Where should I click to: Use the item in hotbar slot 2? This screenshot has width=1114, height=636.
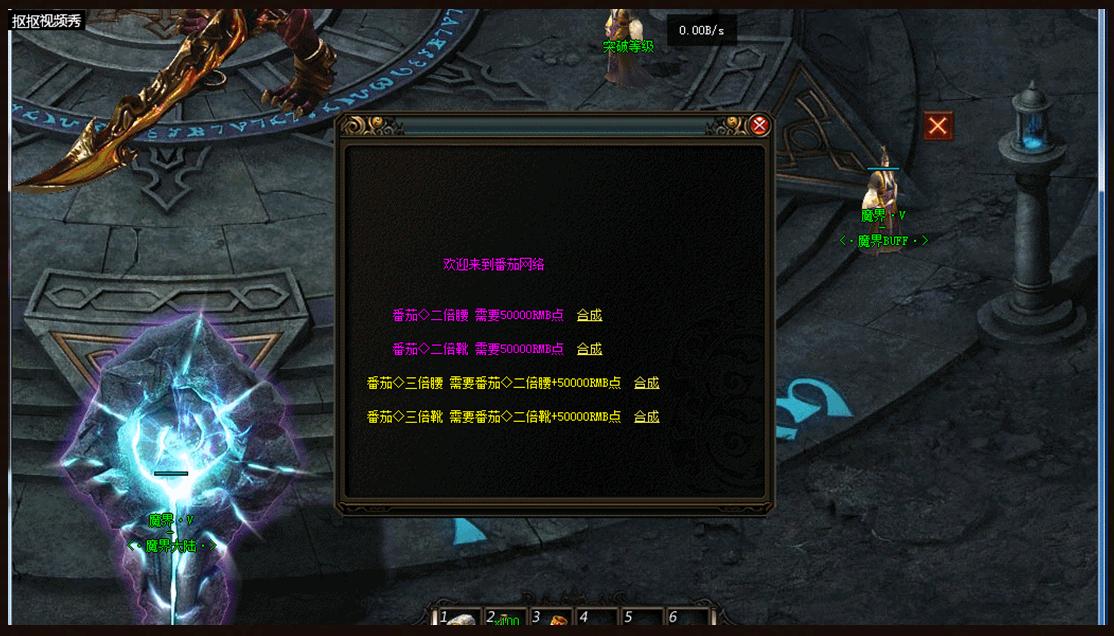[x=505, y=619]
